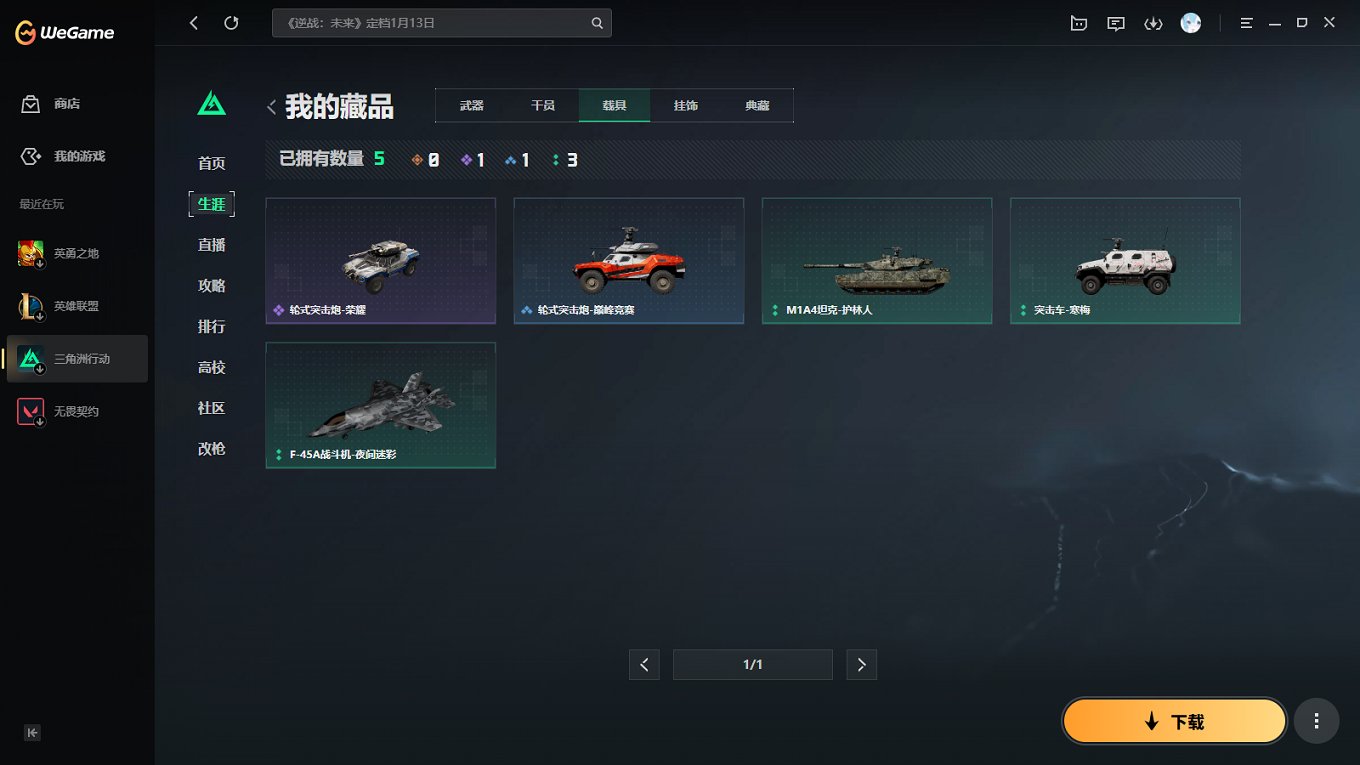Image resolution: width=1360 pixels, height=765 pixels.
Task: Switch to the 武器 tab
Action: [471, 104]
